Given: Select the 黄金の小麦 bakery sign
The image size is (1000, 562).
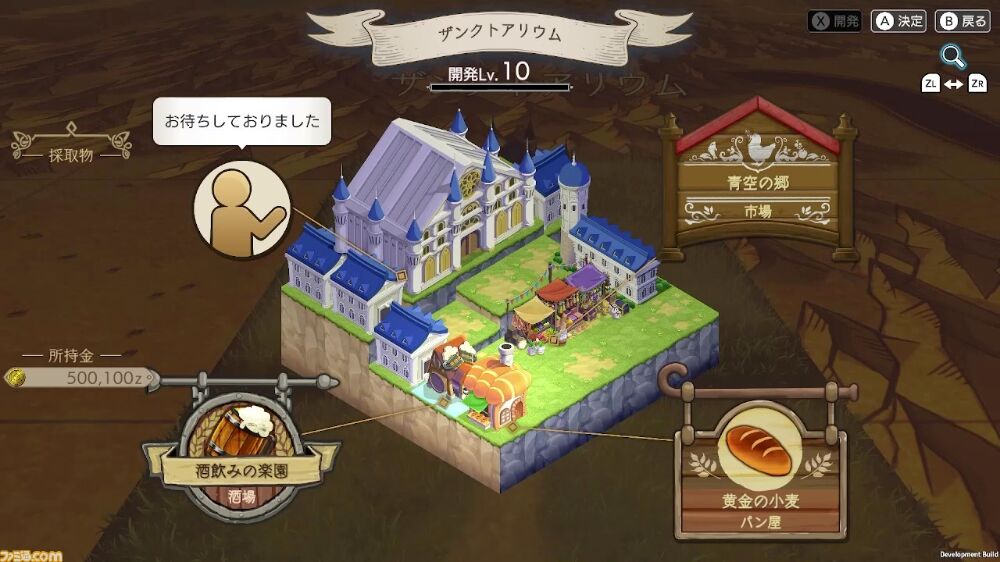Looking at the screenshot, I should 757,470.
